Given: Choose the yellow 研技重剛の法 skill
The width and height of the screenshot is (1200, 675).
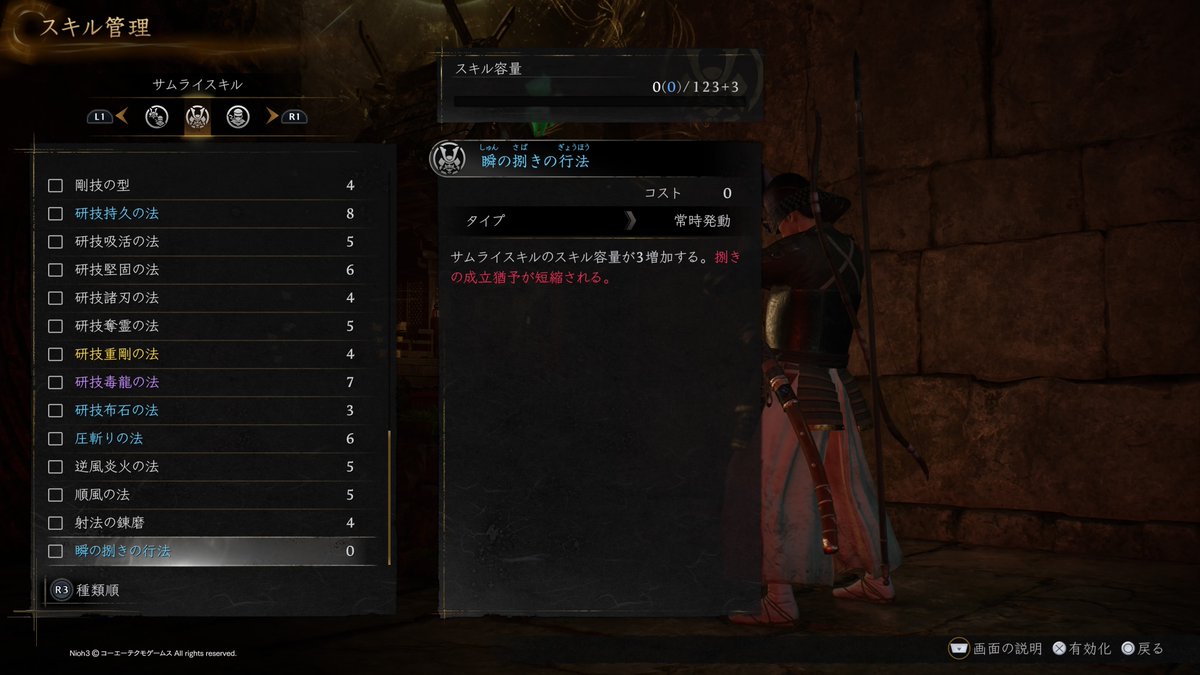Looking at the screenshot, I should pos(200,354).
